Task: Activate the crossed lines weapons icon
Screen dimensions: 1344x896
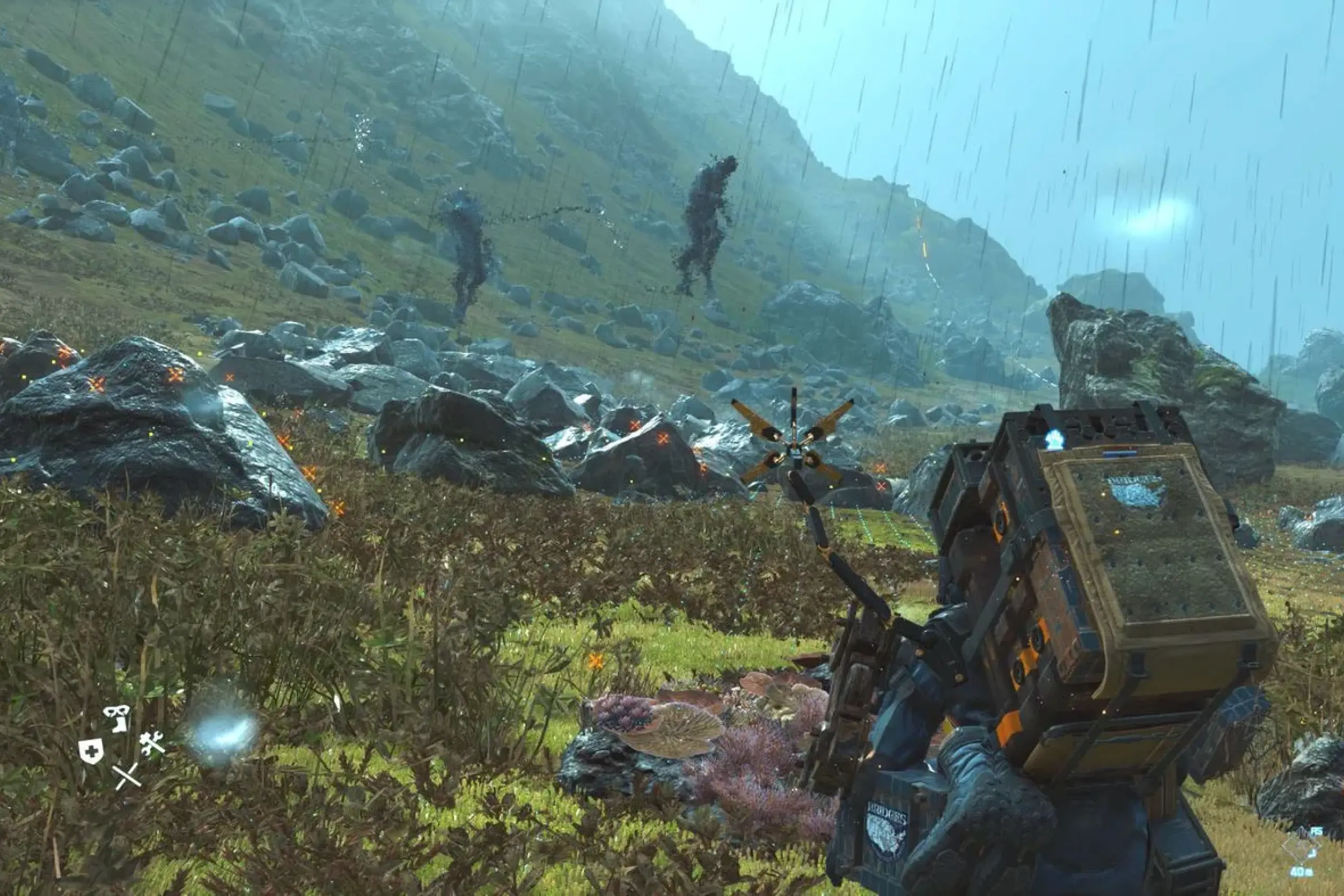Action: point(126,776)
